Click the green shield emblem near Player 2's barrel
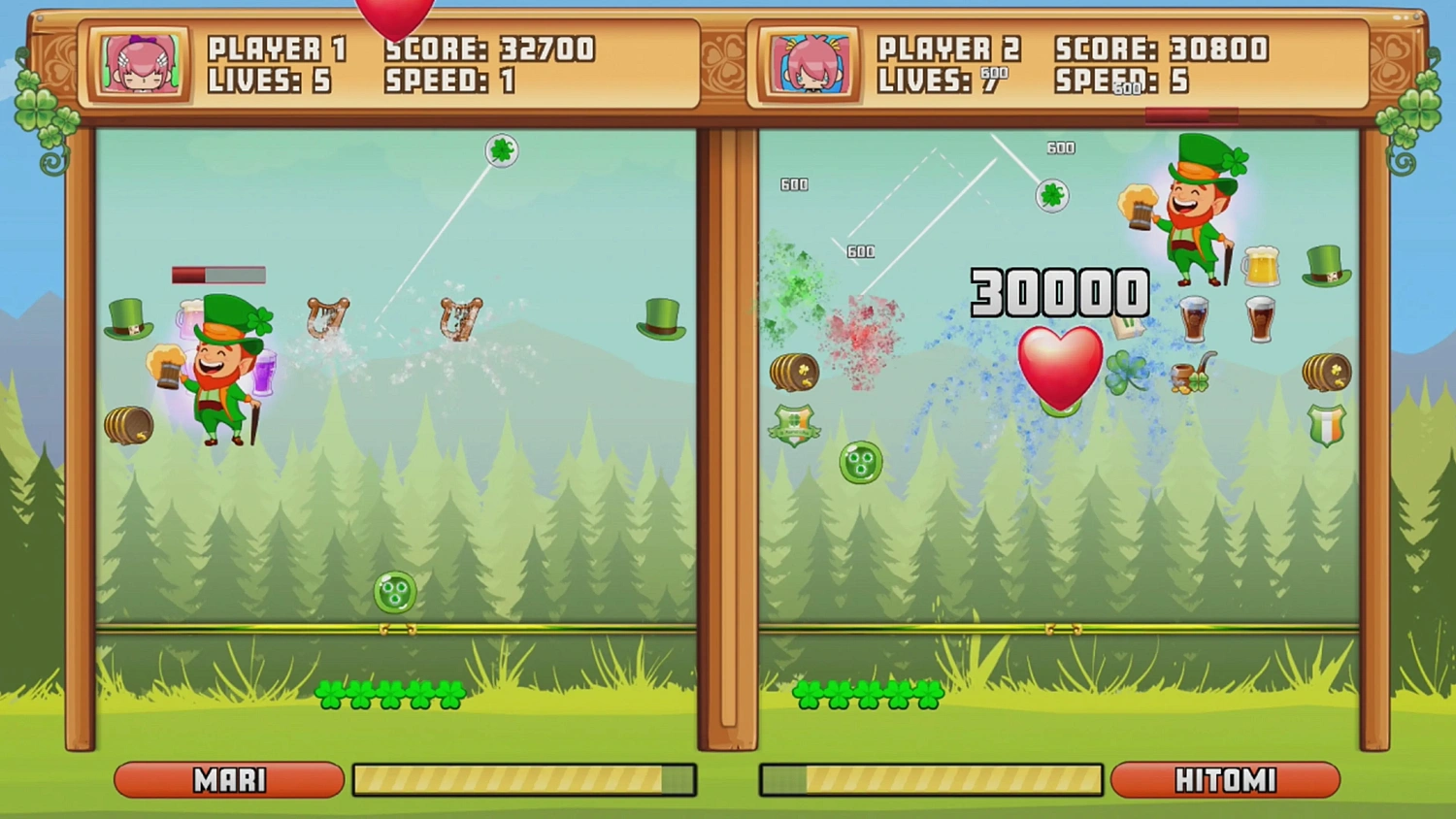Image resolution: width=1456 pixels, height=819 pixels. click(x=794, y=425)
